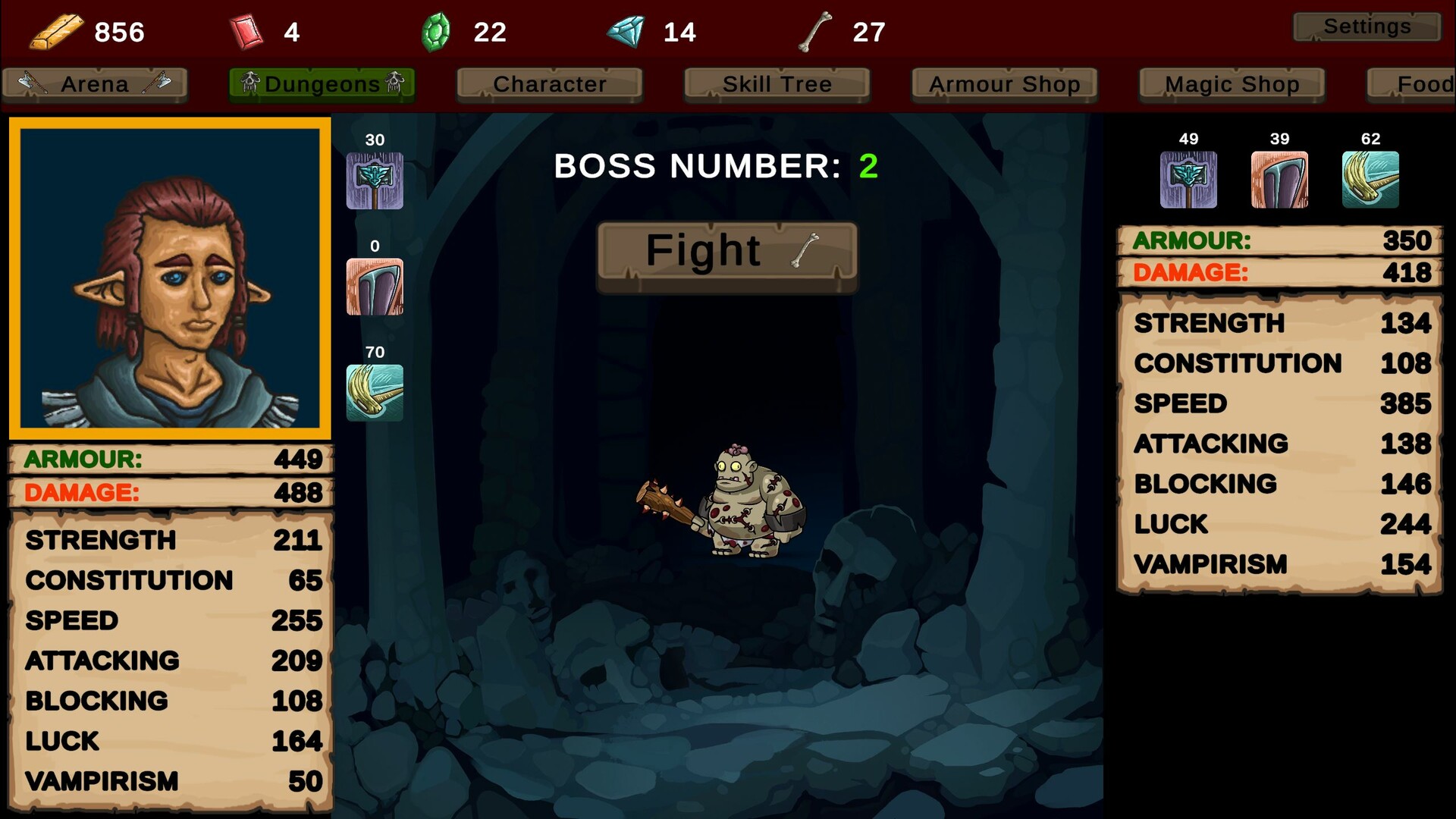This screenshot has height=819, width=1456.
Task: Click the boss's axe icon showing 49
Action: point(1188,180)
